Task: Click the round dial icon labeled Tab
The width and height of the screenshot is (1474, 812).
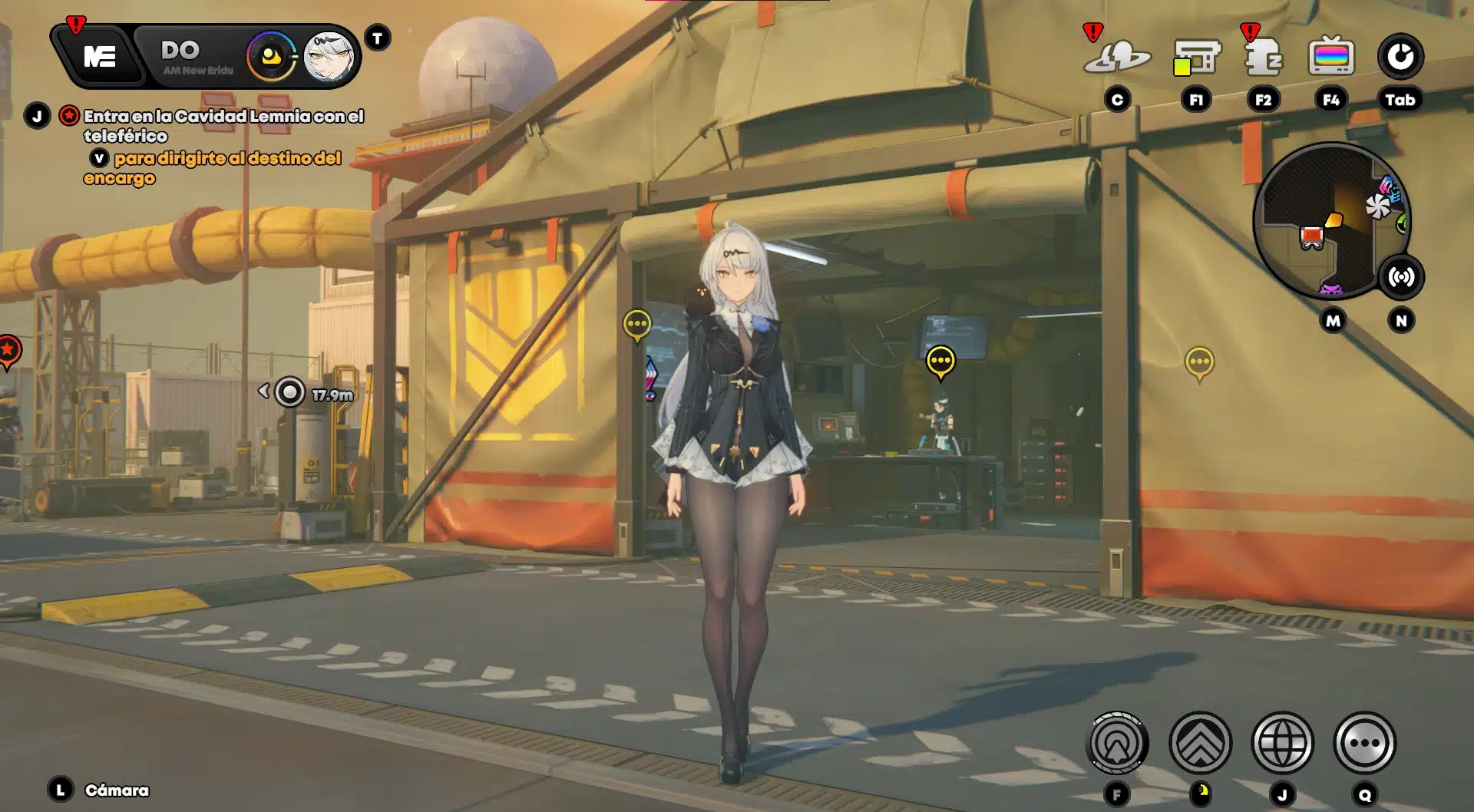Action: [x=1400, y=56]
